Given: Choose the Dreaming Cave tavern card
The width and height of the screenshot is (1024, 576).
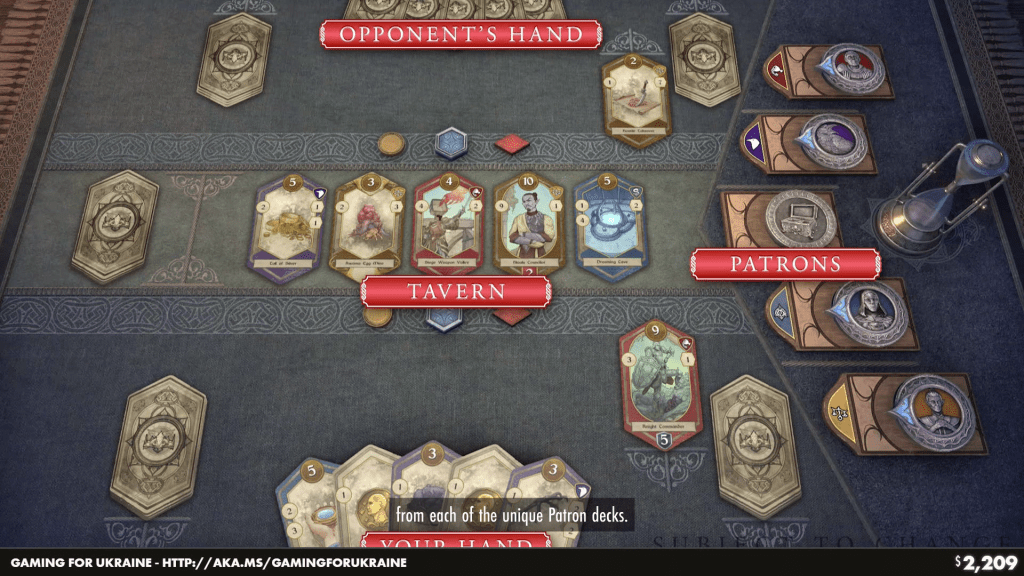Looking at the screenshot, I should (610, 225).
